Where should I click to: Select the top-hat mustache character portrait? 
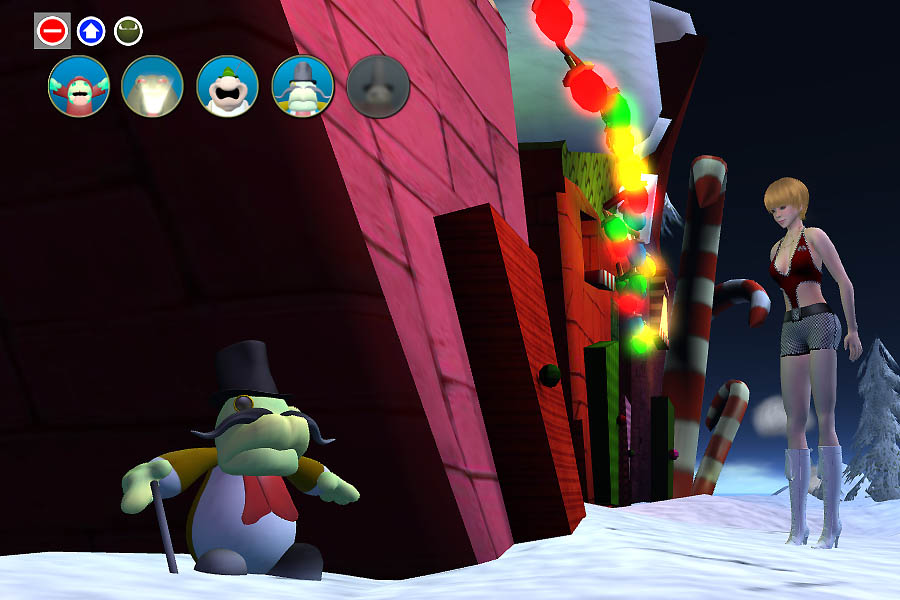[303, 86]
